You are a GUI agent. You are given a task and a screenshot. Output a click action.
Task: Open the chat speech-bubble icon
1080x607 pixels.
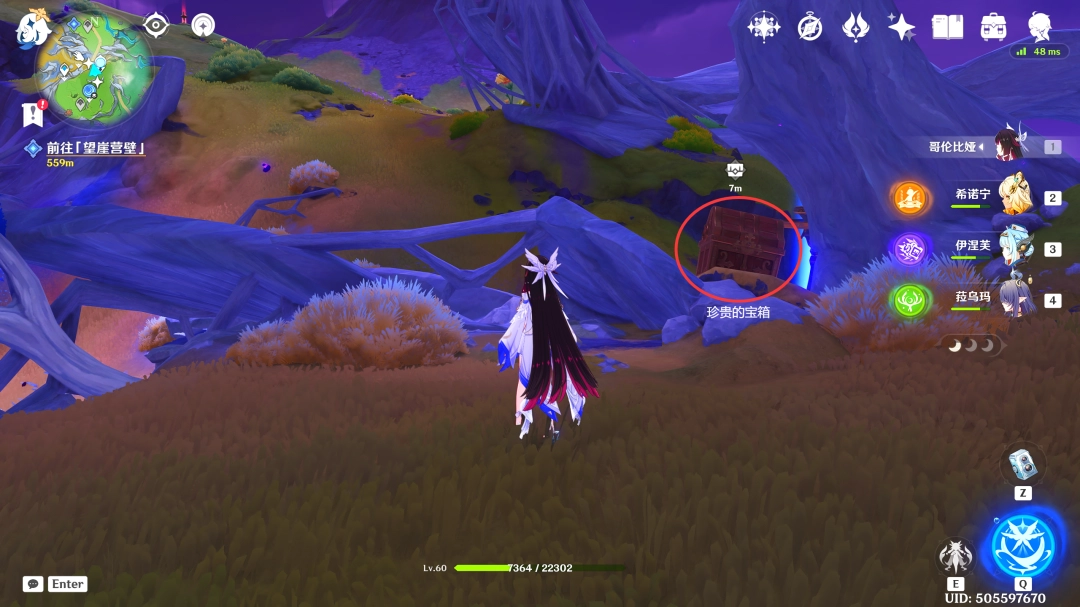point(33,584)
